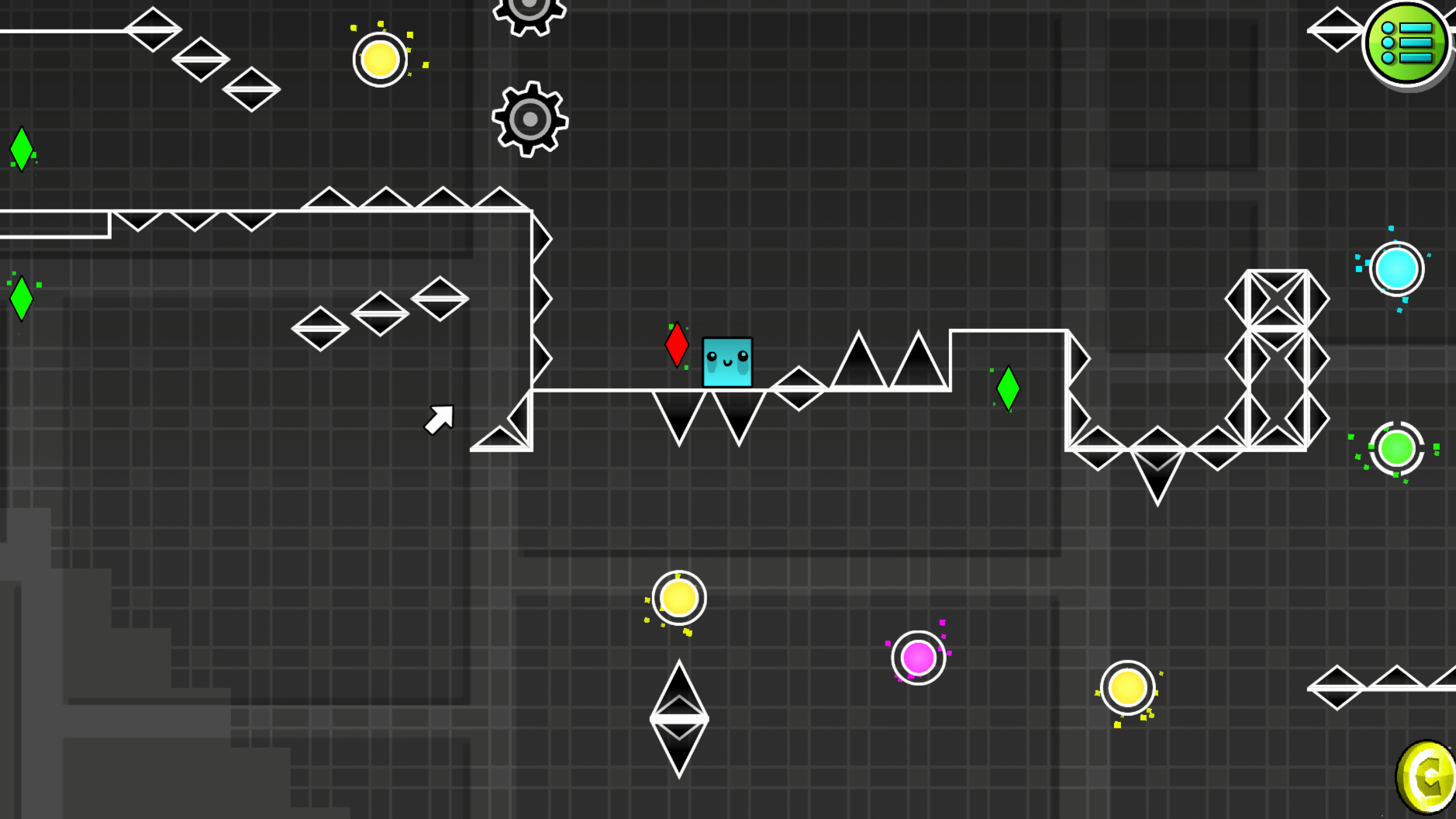Open the pause menu button
1456x819 pixels.
tap(1405, 43)
